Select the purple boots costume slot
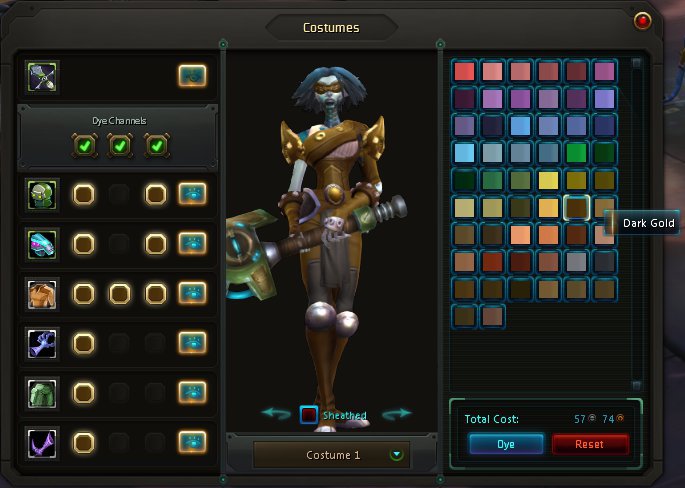The width and height of the screenshot is (685, 488). [x=43, y=441]
